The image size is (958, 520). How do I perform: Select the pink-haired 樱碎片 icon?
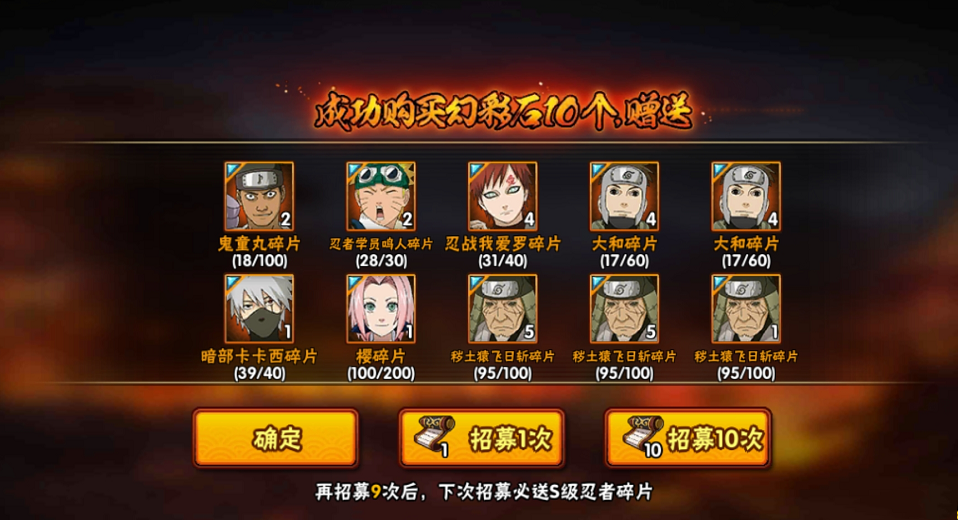(381, 309)
